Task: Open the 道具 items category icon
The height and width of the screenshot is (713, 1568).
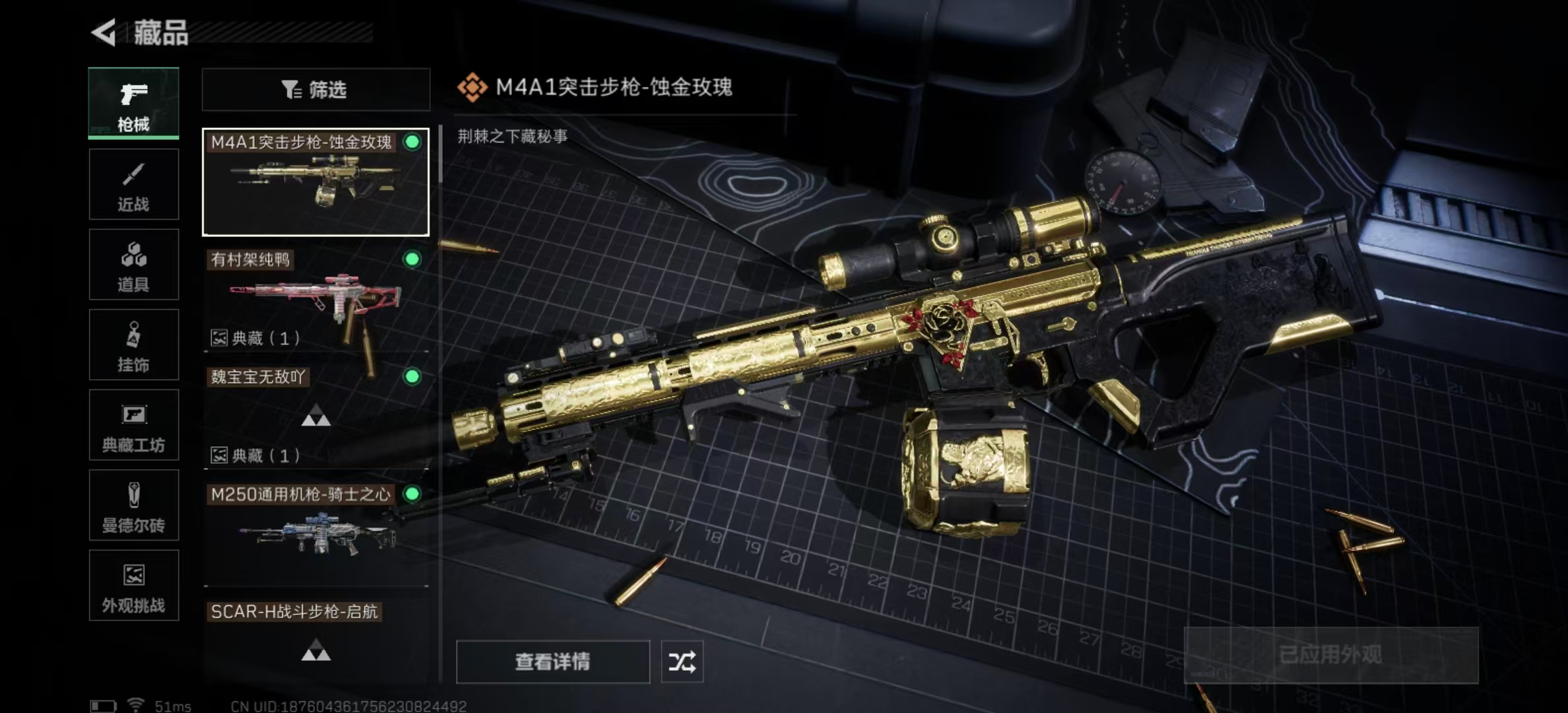Action: pos(133,264)
